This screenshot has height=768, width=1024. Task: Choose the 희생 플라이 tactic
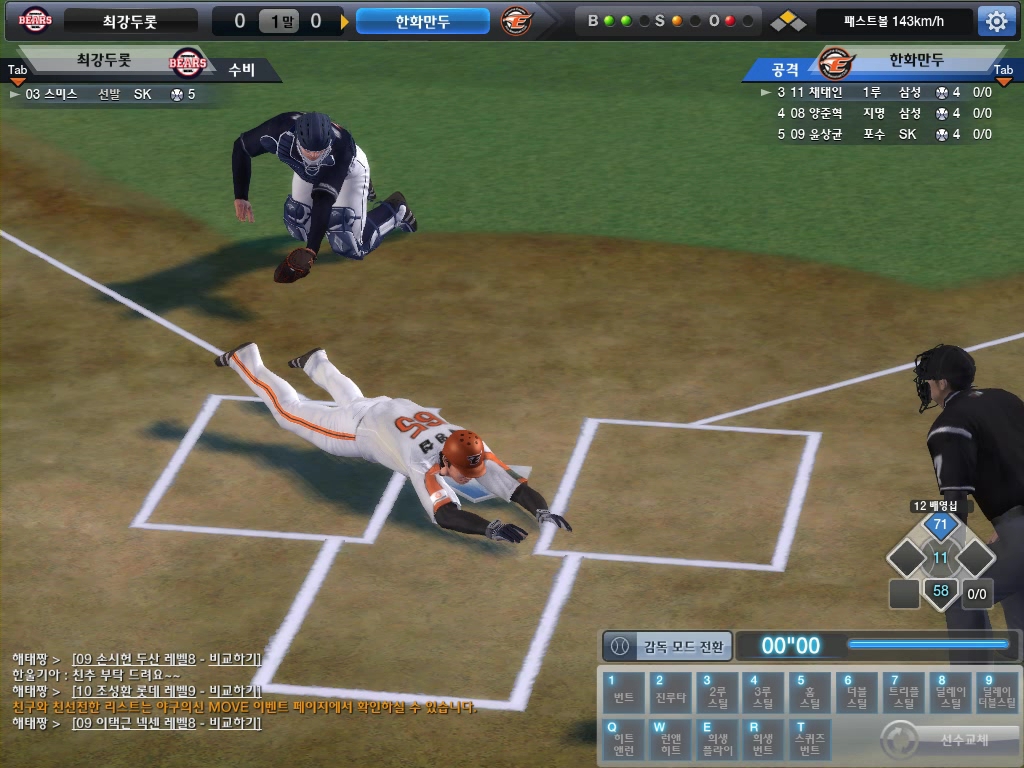(717, 739)
